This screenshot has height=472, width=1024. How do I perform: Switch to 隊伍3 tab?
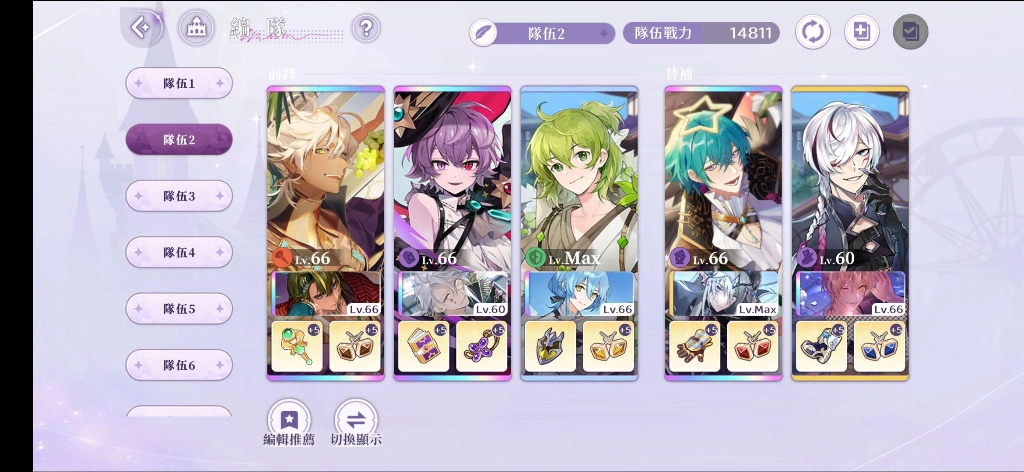click(x=179, y=196)
